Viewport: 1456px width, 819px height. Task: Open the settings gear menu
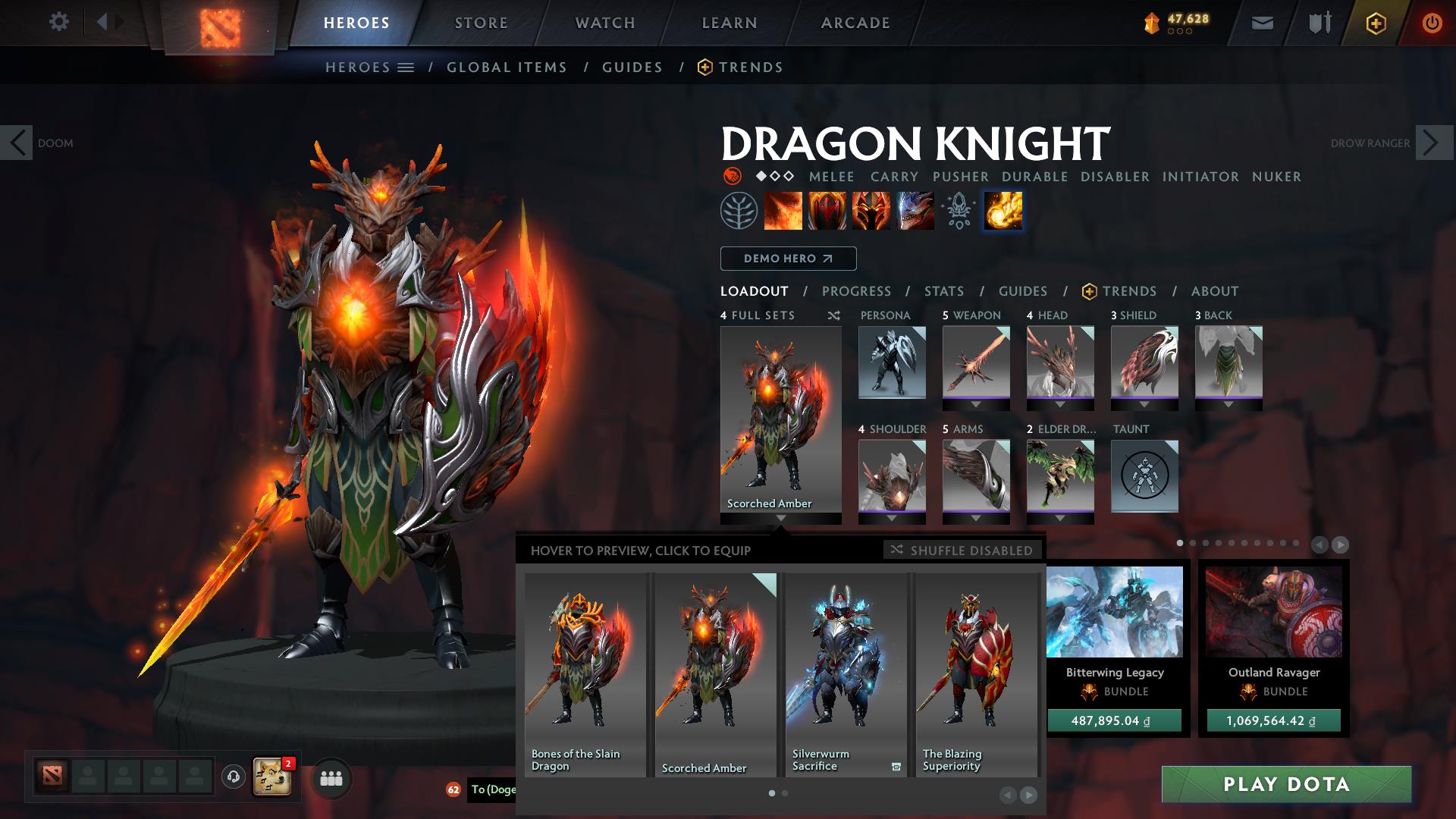59,22
